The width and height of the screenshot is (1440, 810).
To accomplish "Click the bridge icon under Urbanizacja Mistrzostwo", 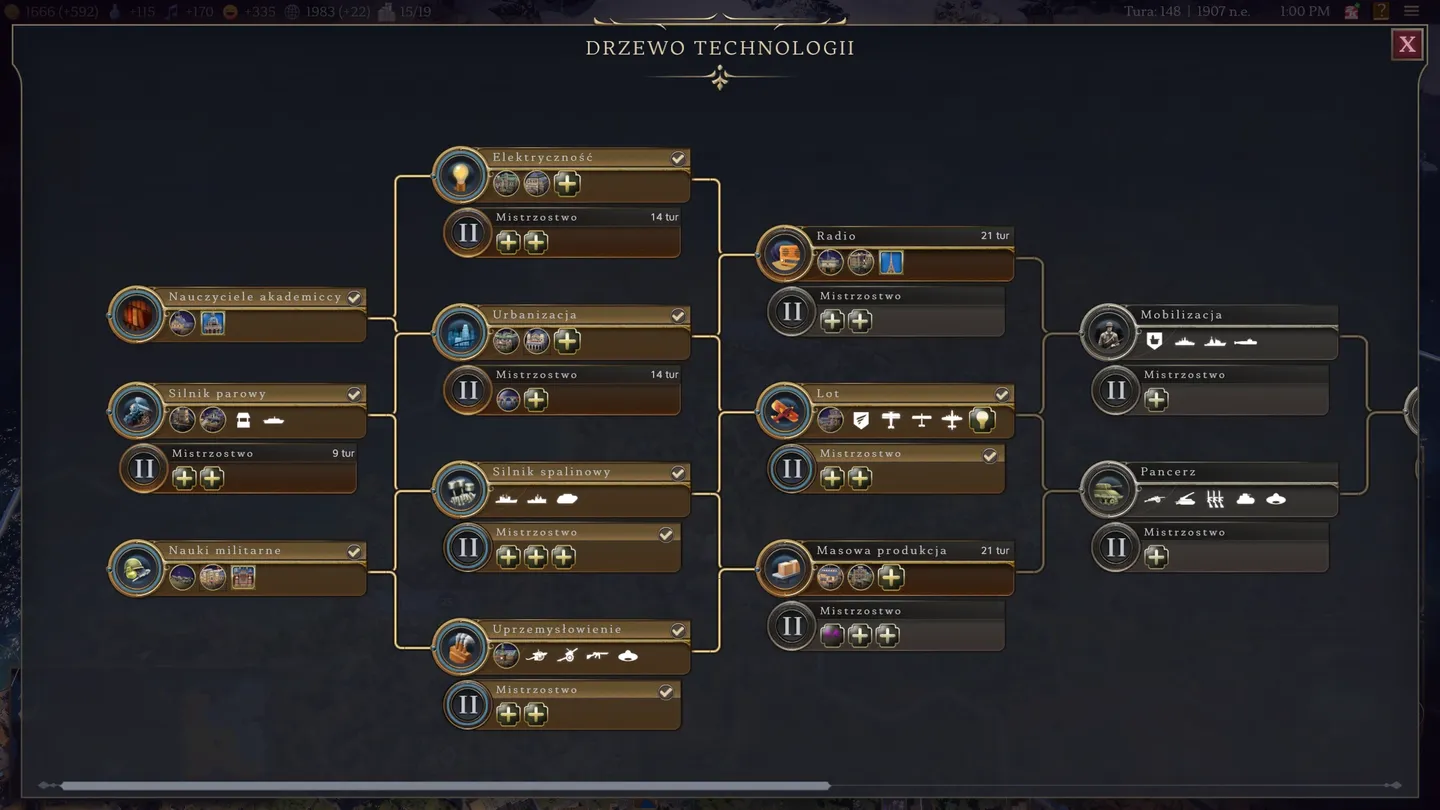I will pos(506,400).
